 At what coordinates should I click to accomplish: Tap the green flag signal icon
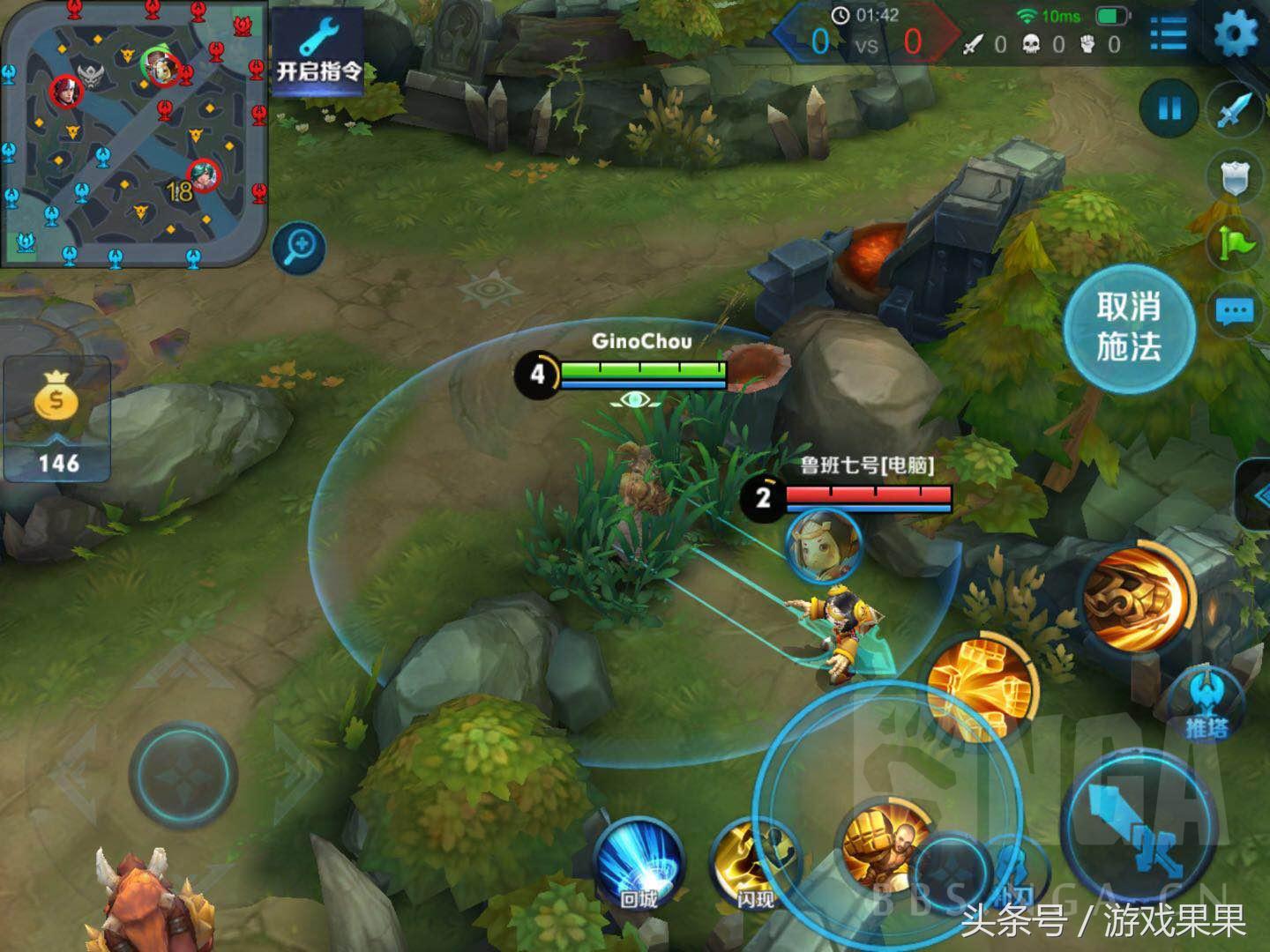1236,242
